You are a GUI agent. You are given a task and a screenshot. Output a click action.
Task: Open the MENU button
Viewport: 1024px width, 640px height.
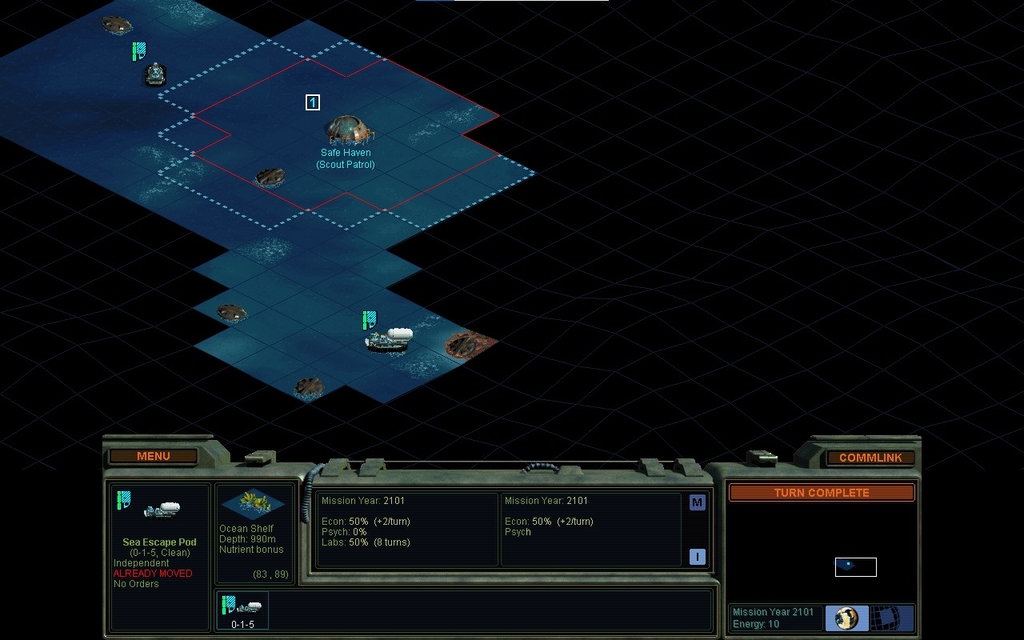point(153,456)
